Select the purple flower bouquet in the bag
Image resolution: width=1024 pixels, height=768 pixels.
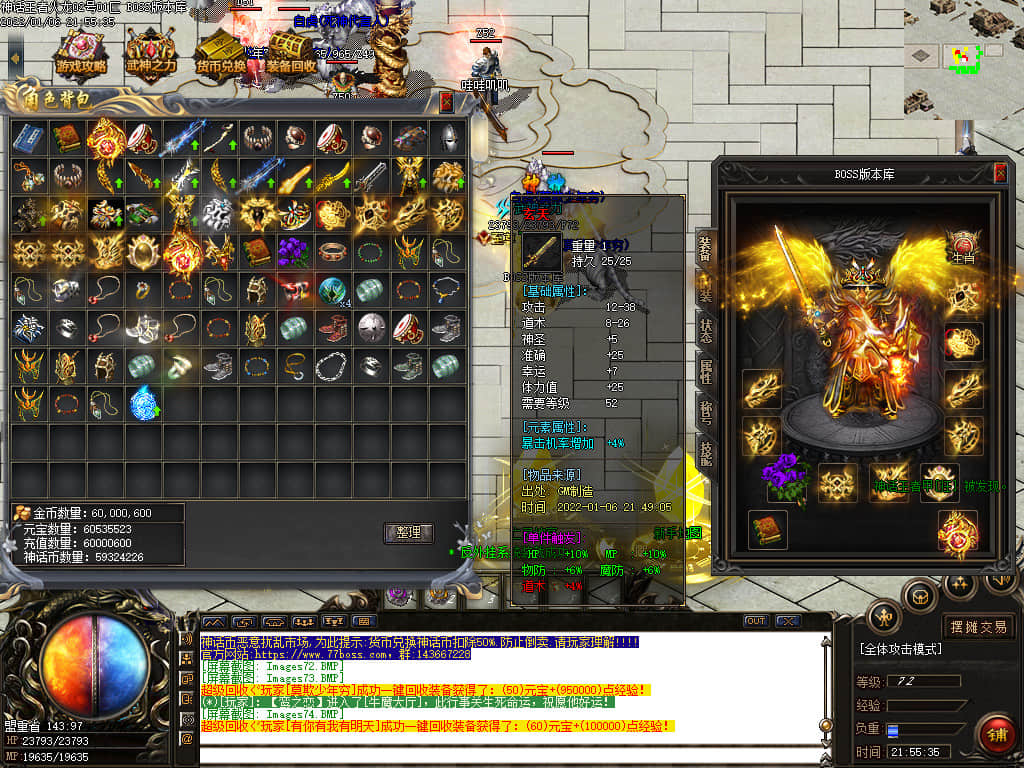[x=294, y=250]
